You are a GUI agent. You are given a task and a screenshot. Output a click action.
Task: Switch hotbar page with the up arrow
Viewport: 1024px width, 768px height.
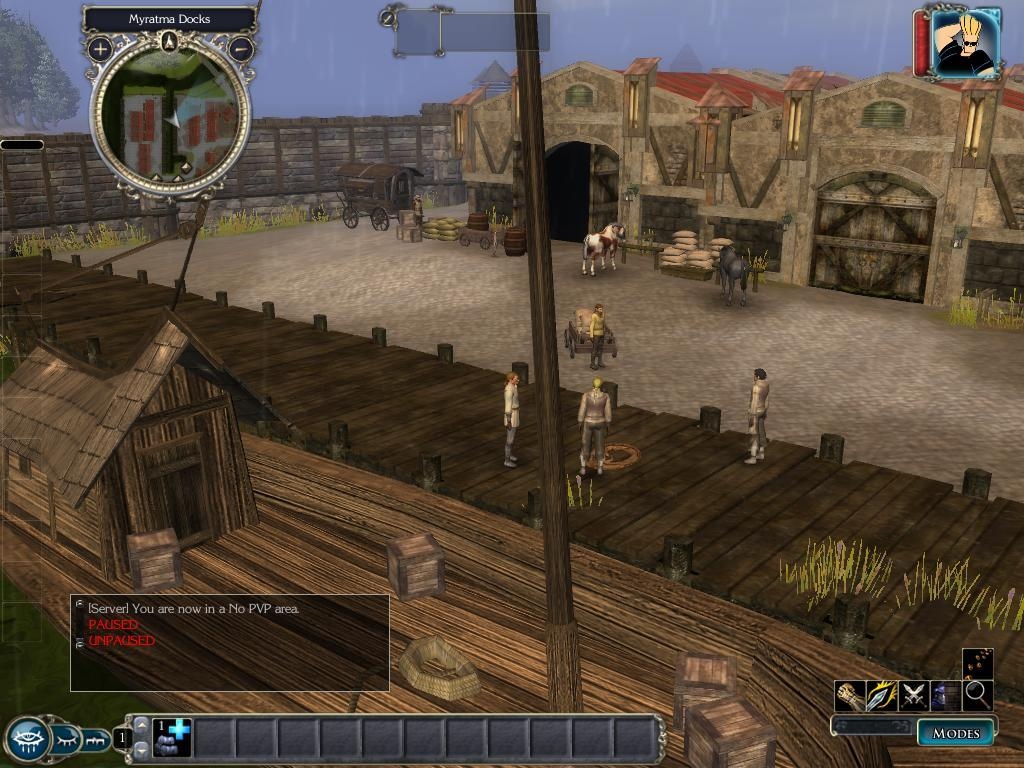tap(141, 726)
